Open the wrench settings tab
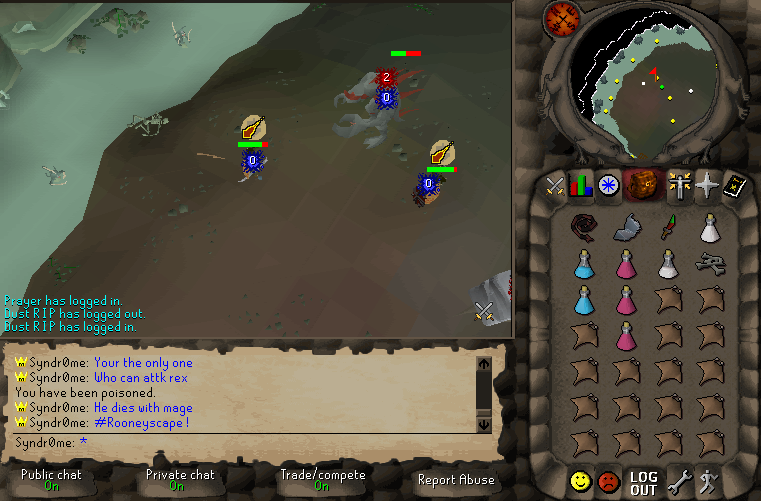Screen dimensions: 761x501 coord(682,481)
